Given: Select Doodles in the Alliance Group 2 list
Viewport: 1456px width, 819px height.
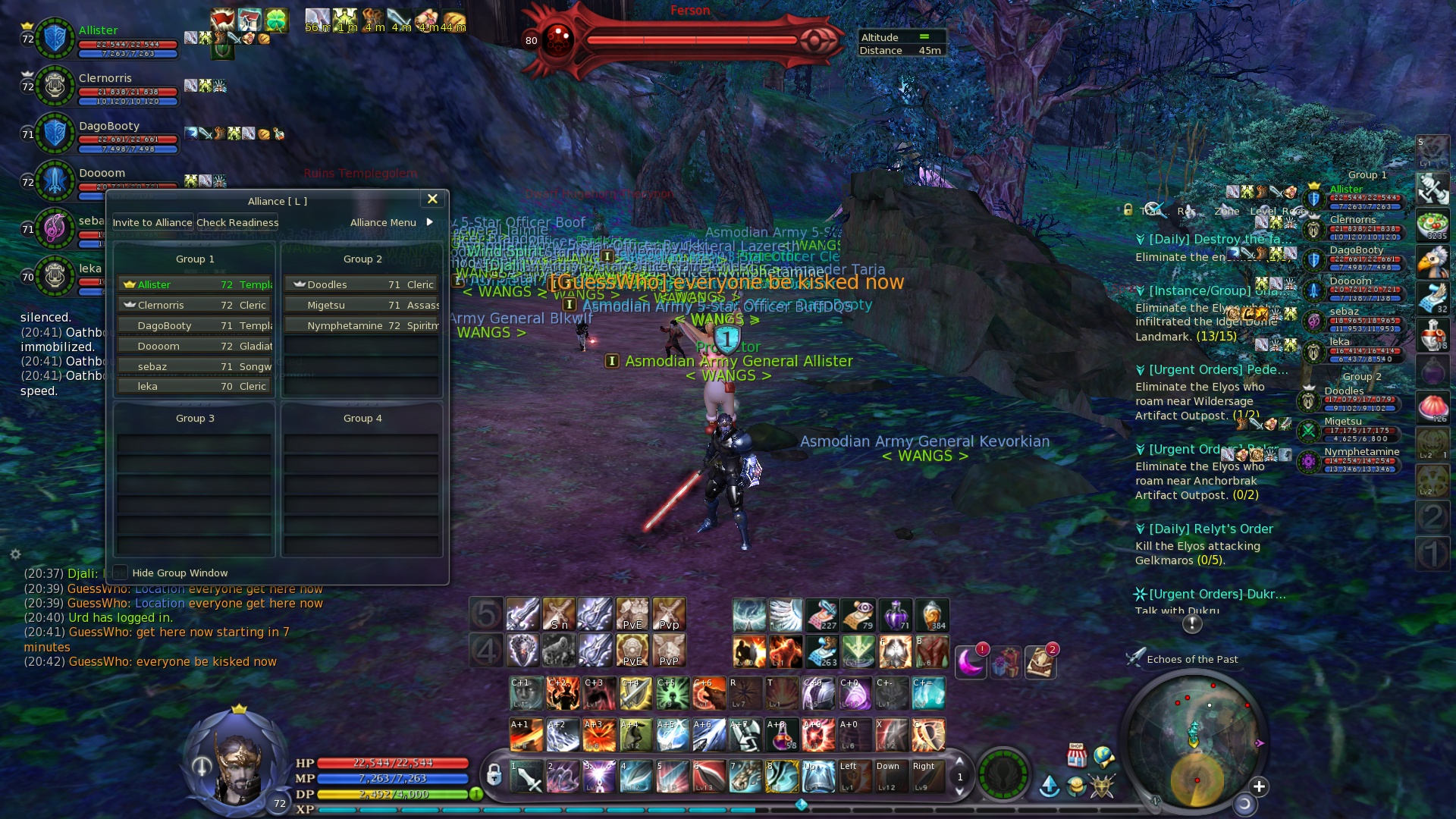Looking at the screenshot, I should coord(362,284).
